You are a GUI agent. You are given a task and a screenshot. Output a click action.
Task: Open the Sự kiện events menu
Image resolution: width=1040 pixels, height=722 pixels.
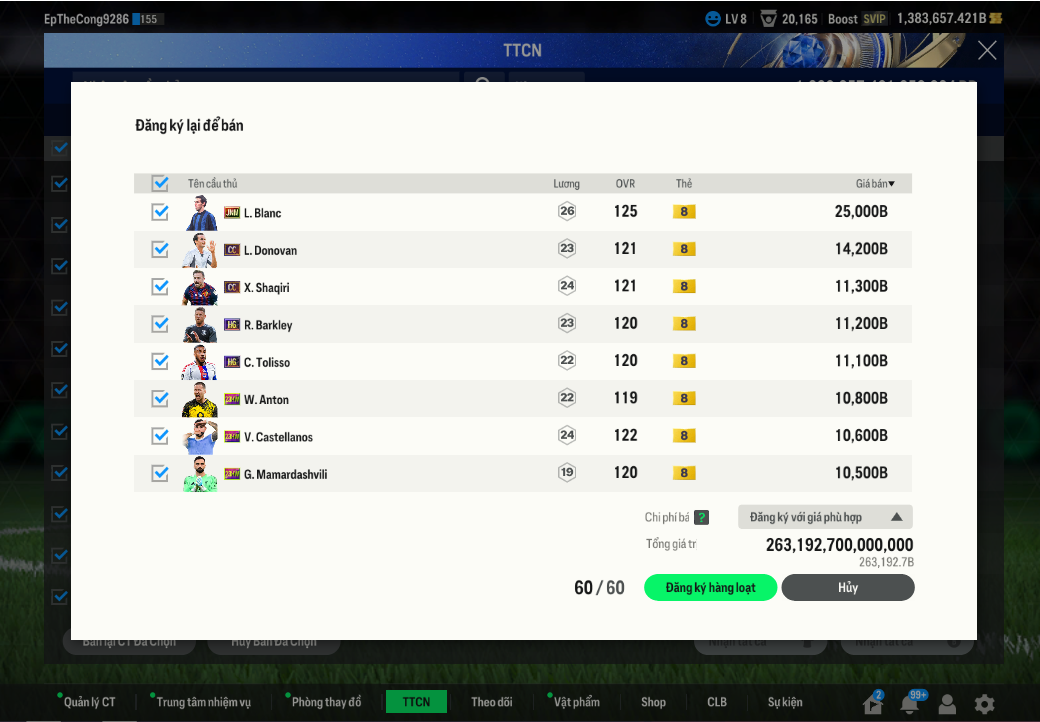785,702
